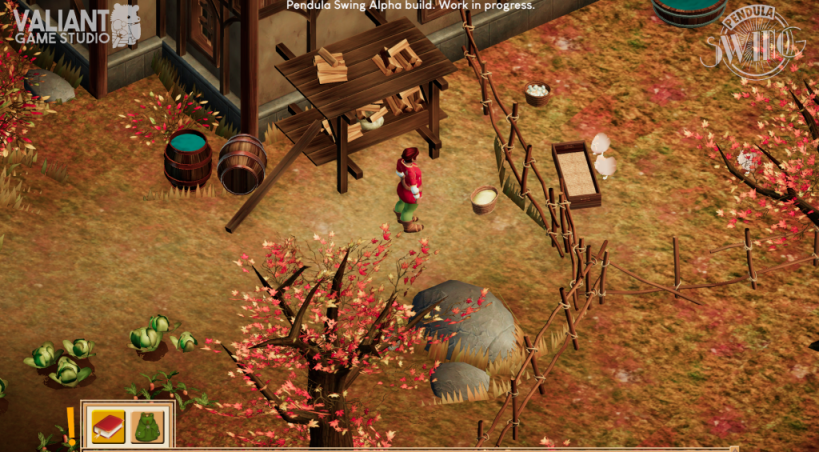
Task: Open the green backpack inventory
Action: tap(148, 427)
